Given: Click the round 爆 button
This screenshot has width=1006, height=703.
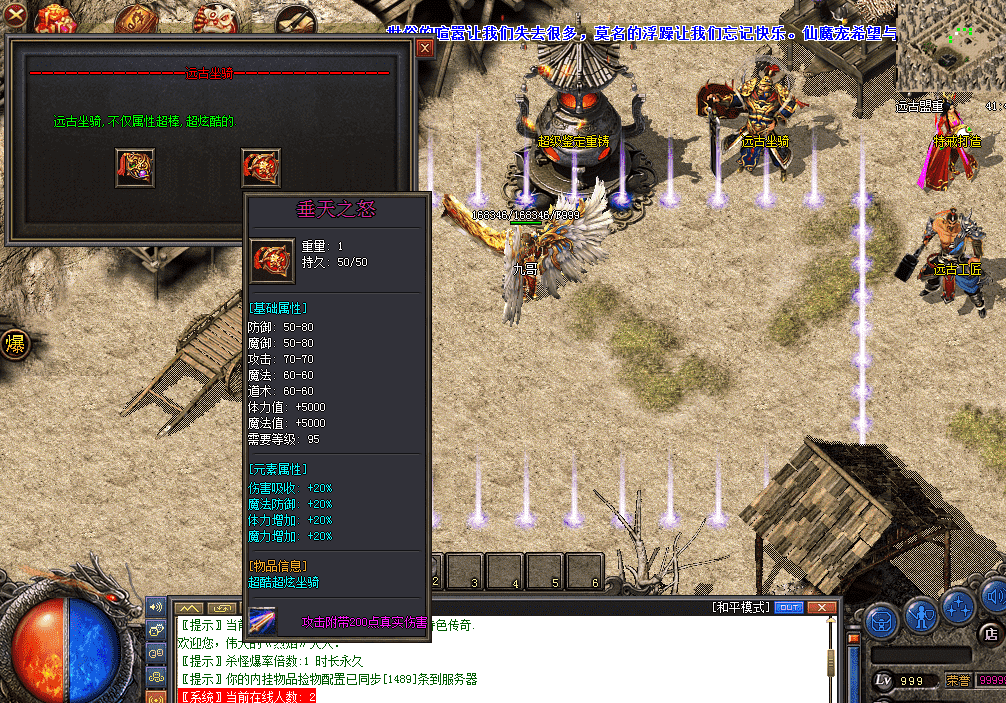Looking at the screenshot, I should [x=15, y=345].
